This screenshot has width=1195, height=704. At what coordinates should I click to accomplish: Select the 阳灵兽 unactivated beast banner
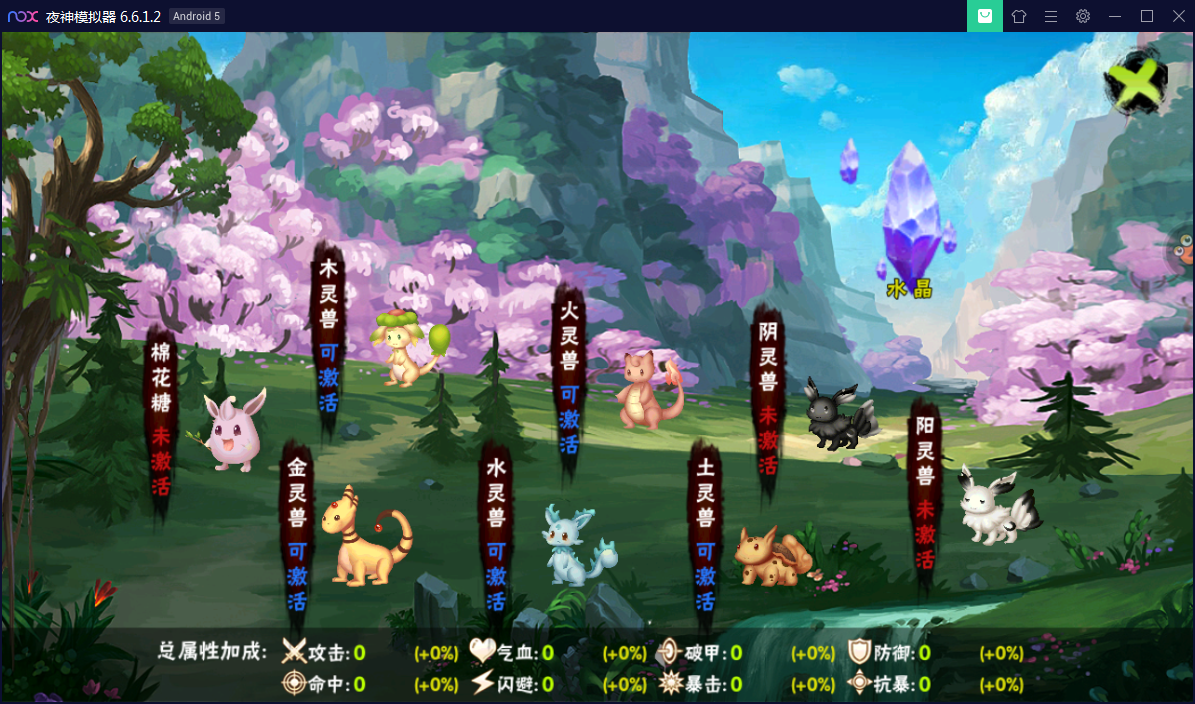pyautogui.click(x=925, y=490)
